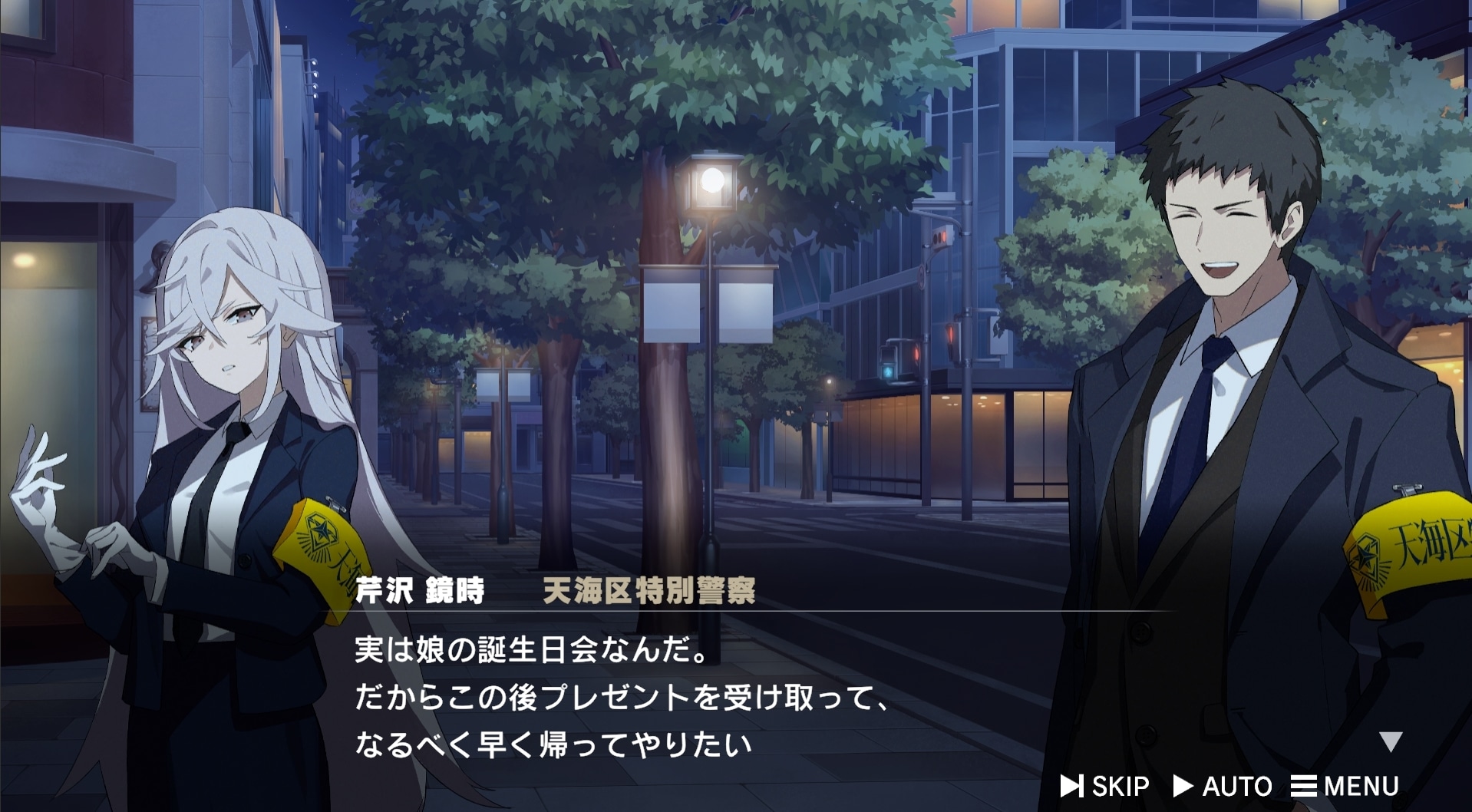Enable AUTO dialogue playback
Viewport: 1472px width, 812px height.
(1223, 786)
